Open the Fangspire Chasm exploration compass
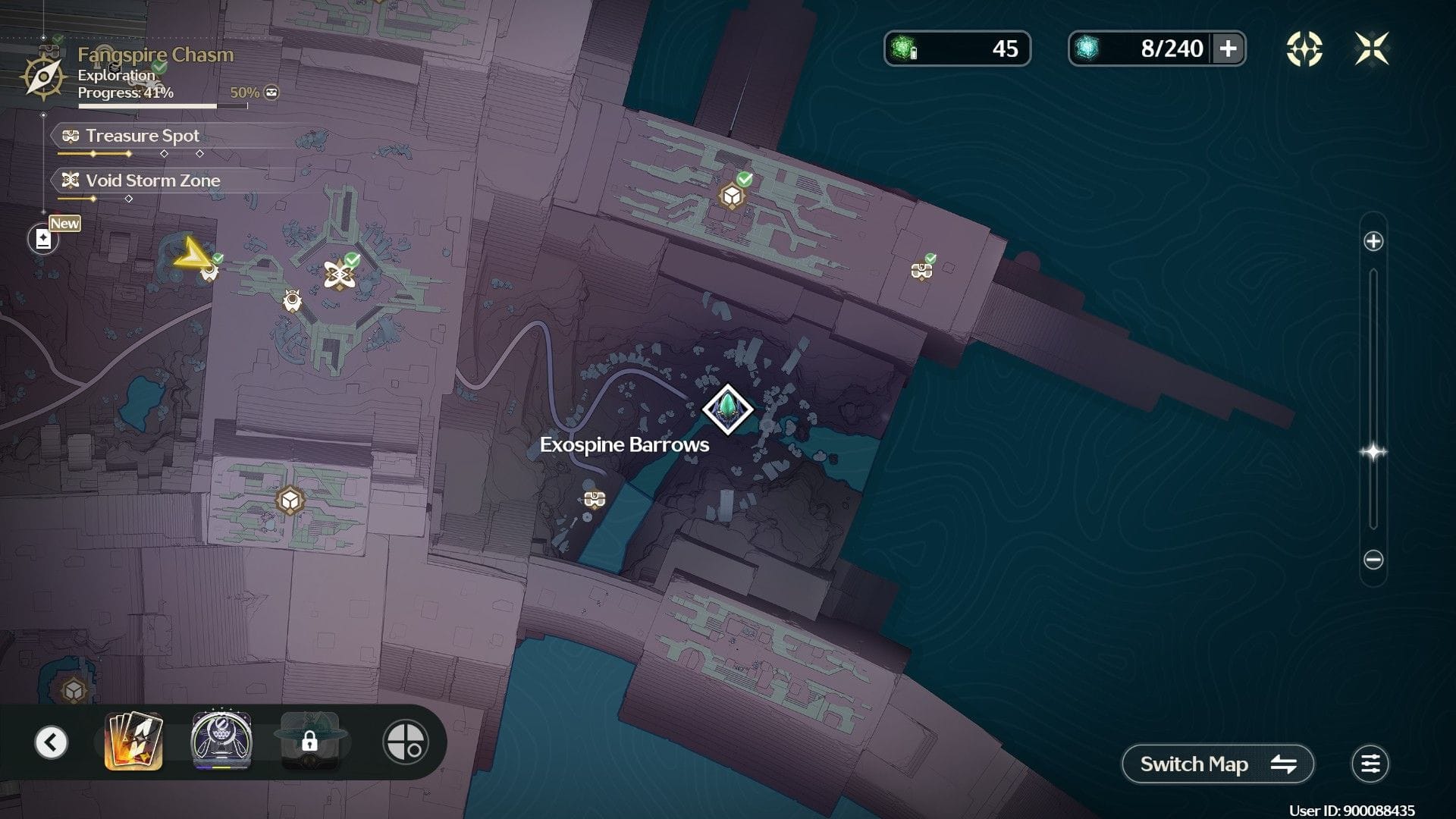 point(43,77)
